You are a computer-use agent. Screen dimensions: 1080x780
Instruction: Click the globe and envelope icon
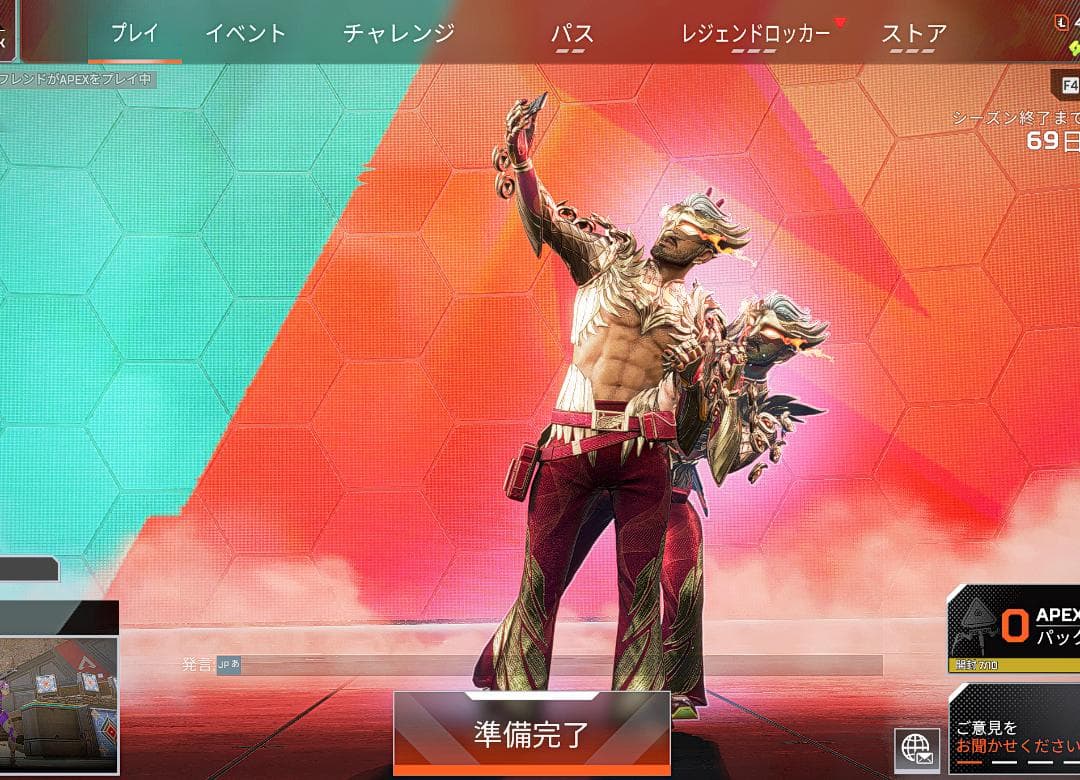coord(916,750)
